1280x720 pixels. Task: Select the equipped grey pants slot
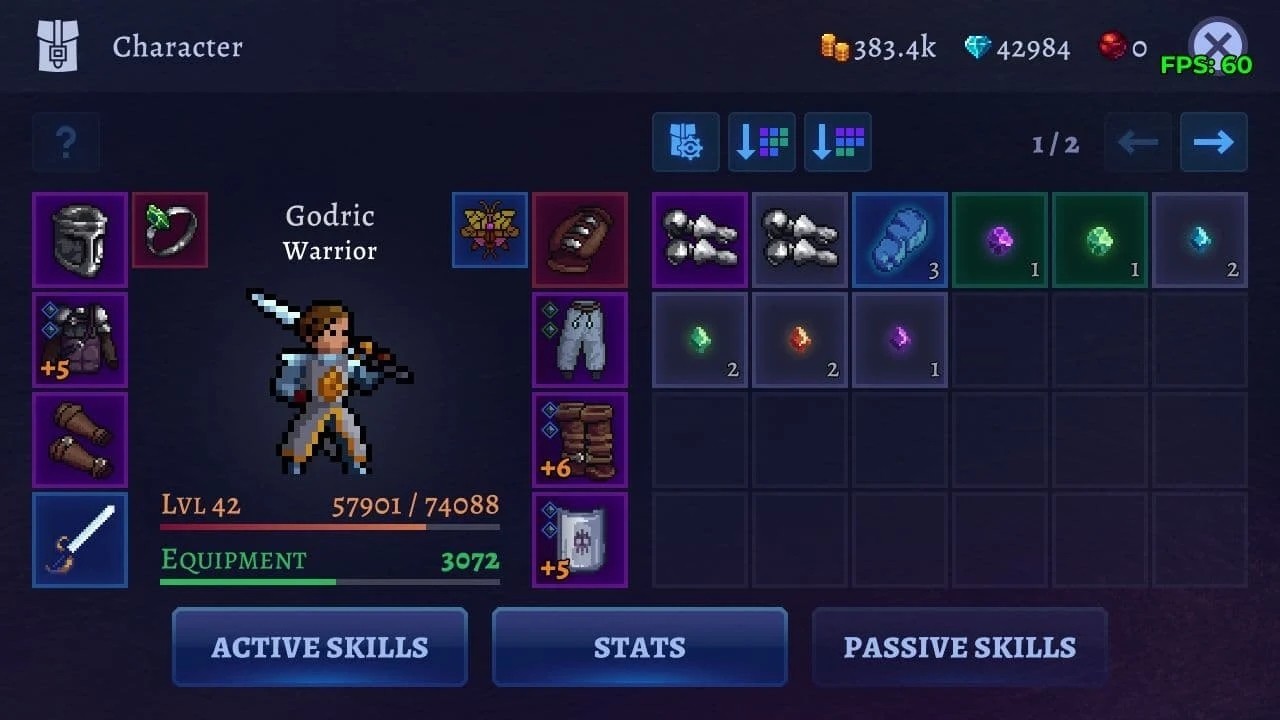[x=580, y=340]
